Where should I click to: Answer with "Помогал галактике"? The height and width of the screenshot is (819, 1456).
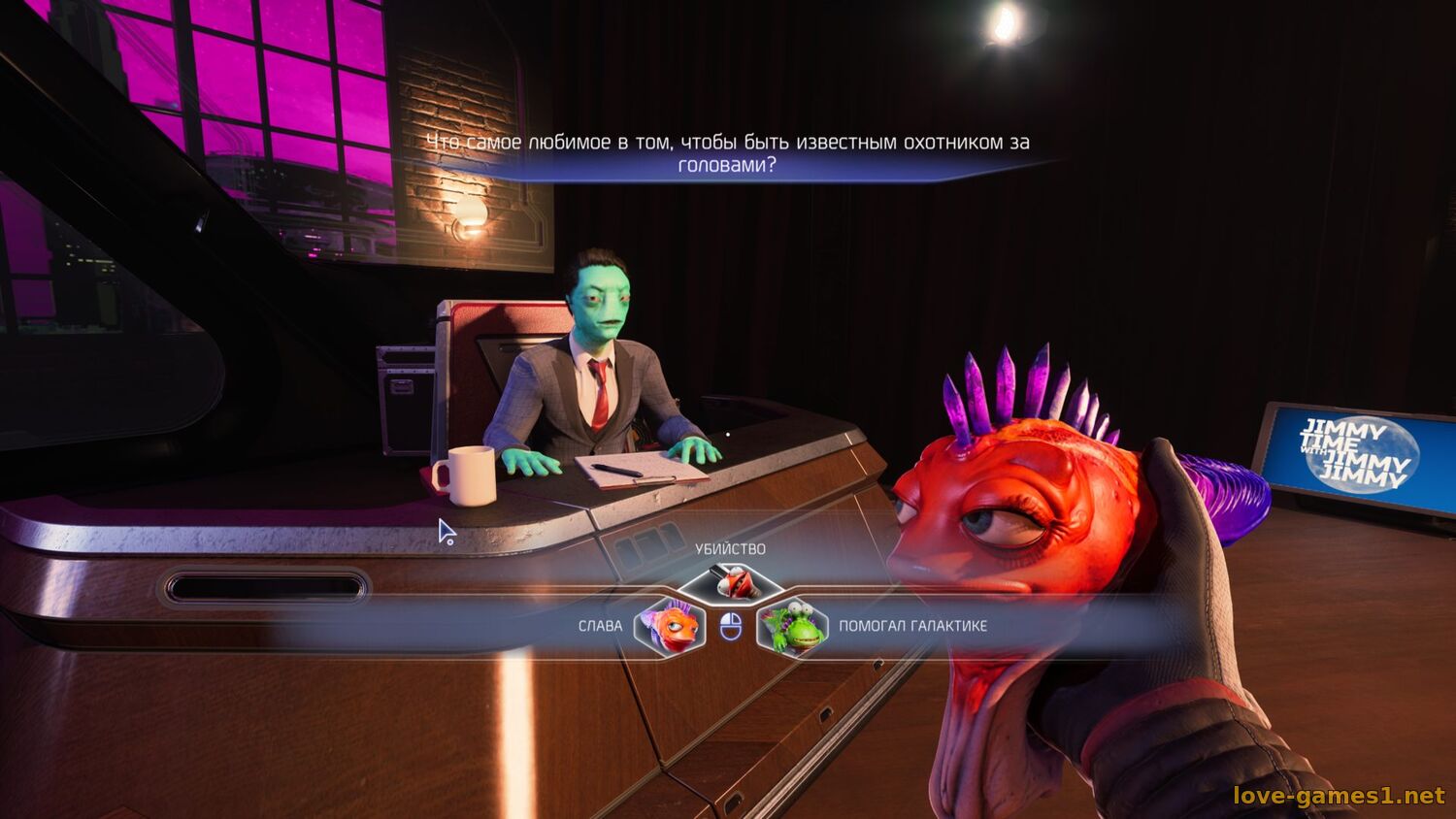793,627
